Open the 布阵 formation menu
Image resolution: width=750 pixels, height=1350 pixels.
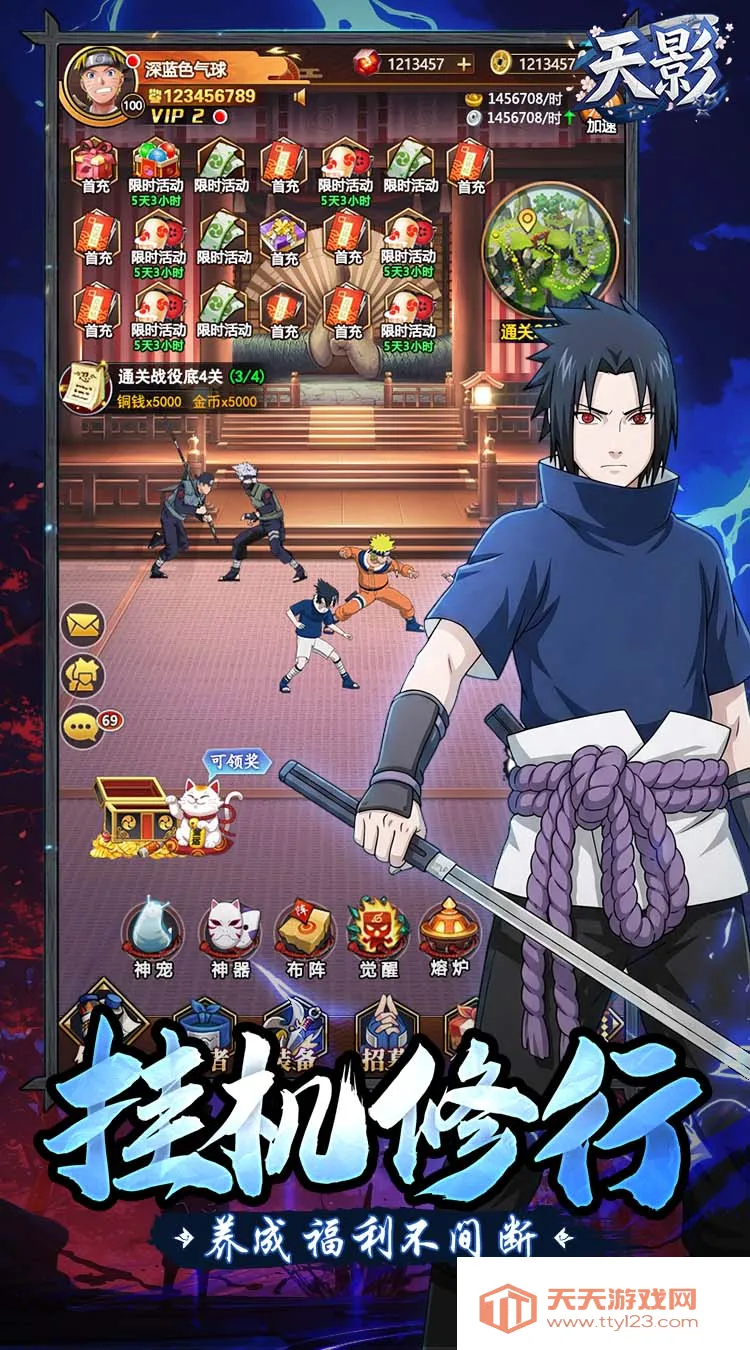[x=303, y=934]
